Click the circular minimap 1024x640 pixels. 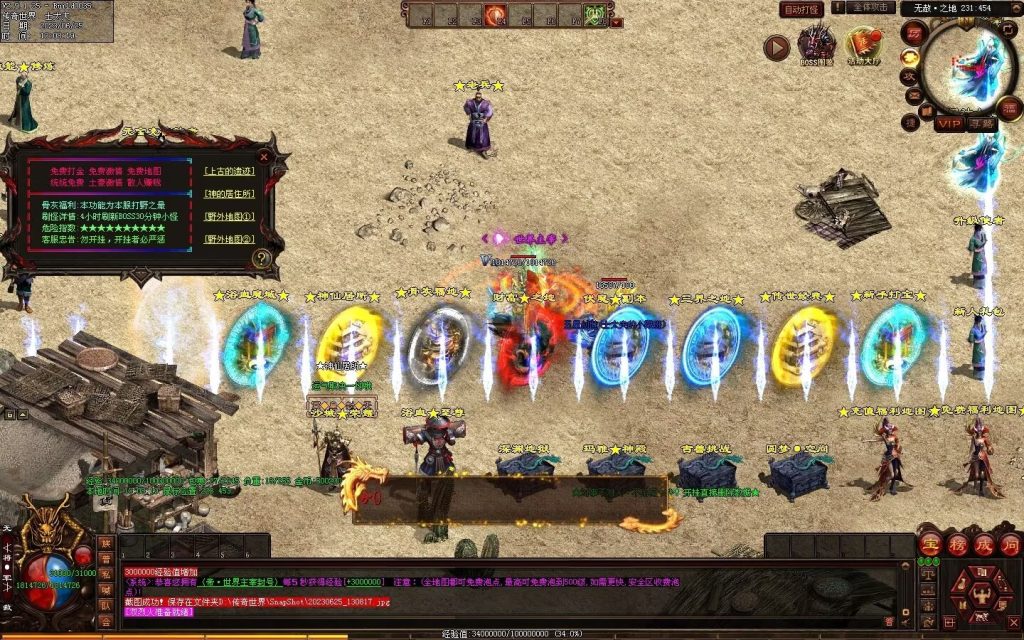coord(969,68)
